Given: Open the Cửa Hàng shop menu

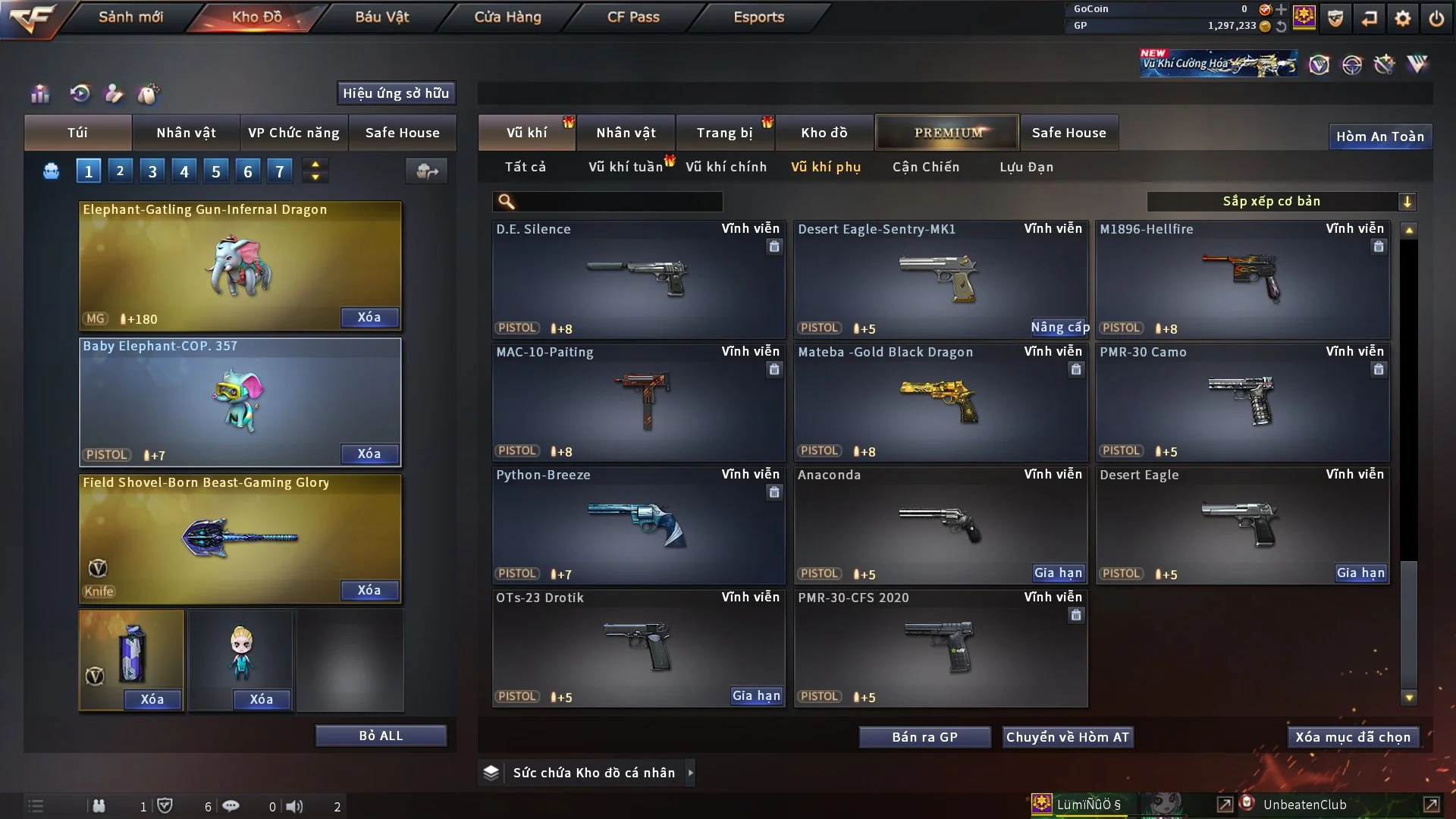Looking at the screenshot, I should [507, 17].
